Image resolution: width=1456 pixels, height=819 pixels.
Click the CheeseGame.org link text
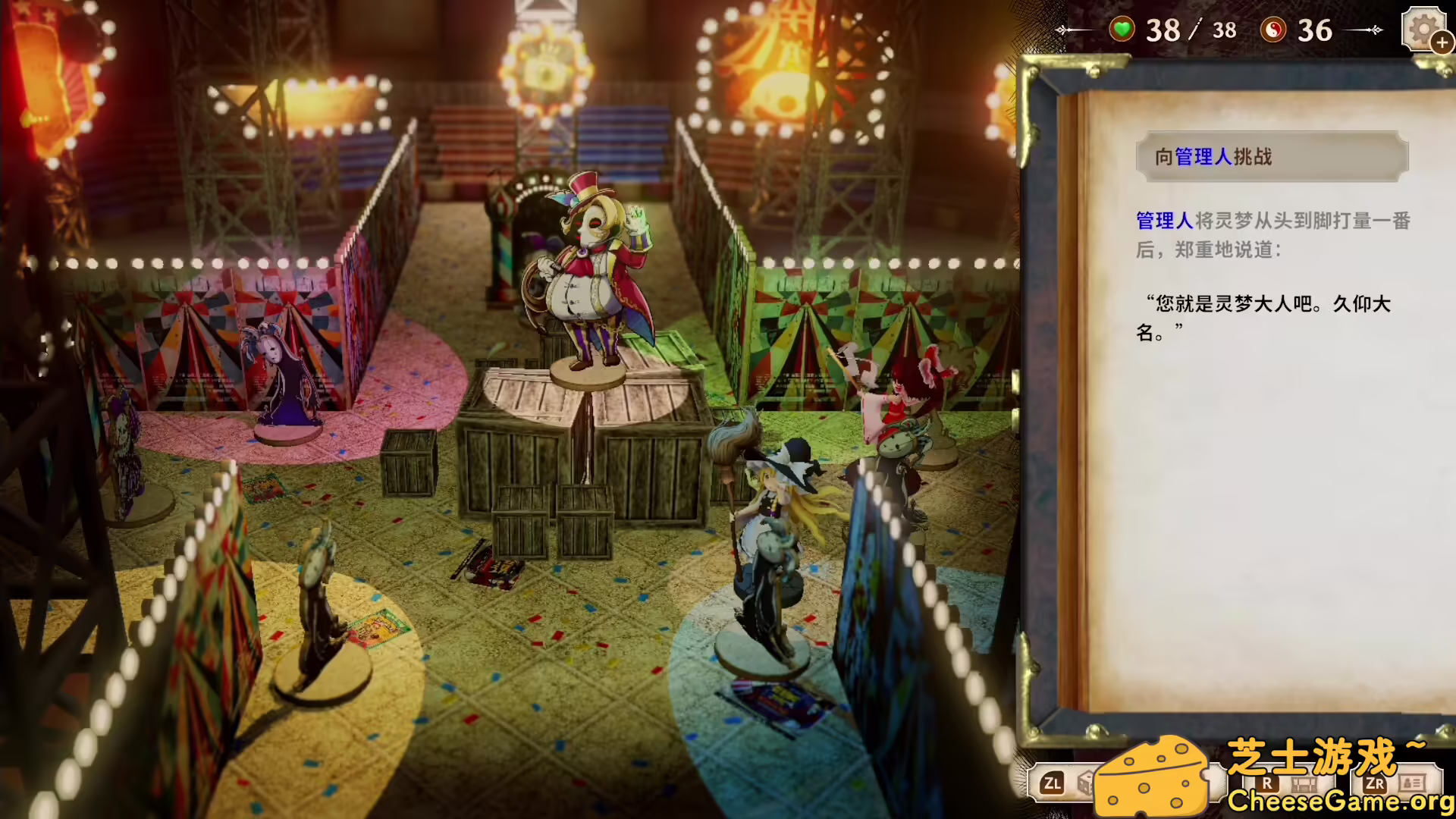tap(1342, 799)
